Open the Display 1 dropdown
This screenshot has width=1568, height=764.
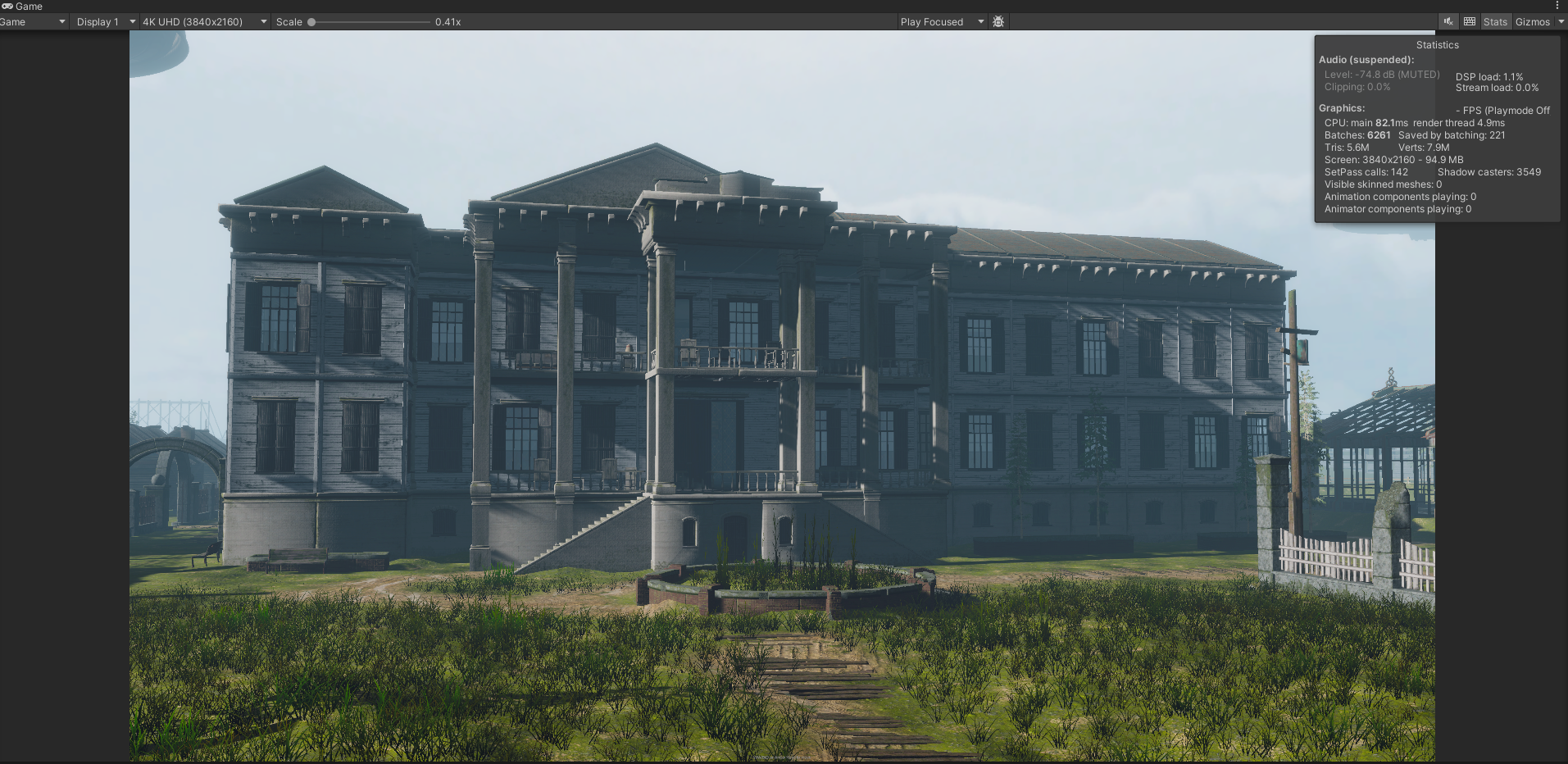tap(104, 22)
